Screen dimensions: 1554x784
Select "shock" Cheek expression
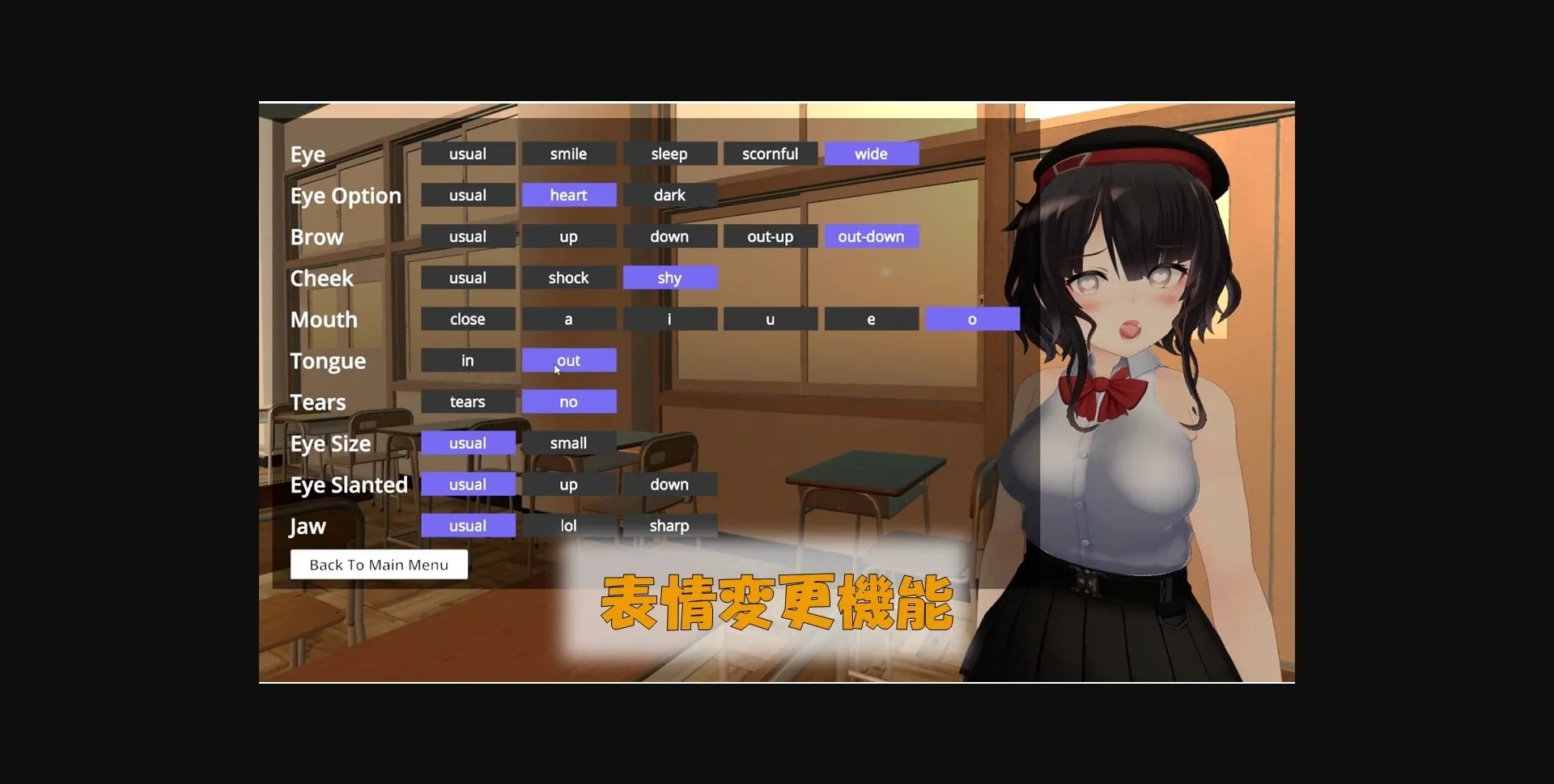(569, 278)
